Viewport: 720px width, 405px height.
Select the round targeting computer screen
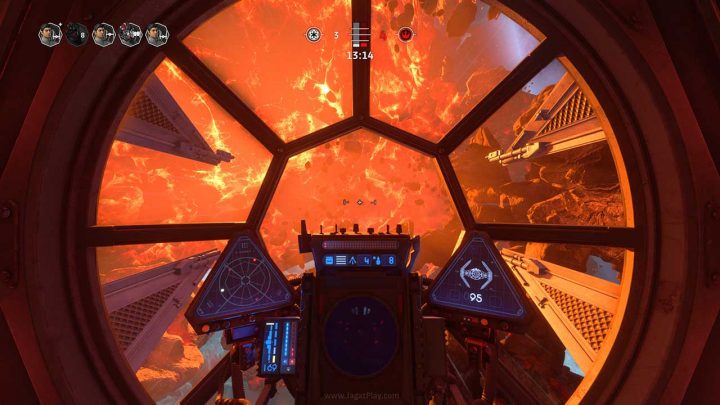360,335
